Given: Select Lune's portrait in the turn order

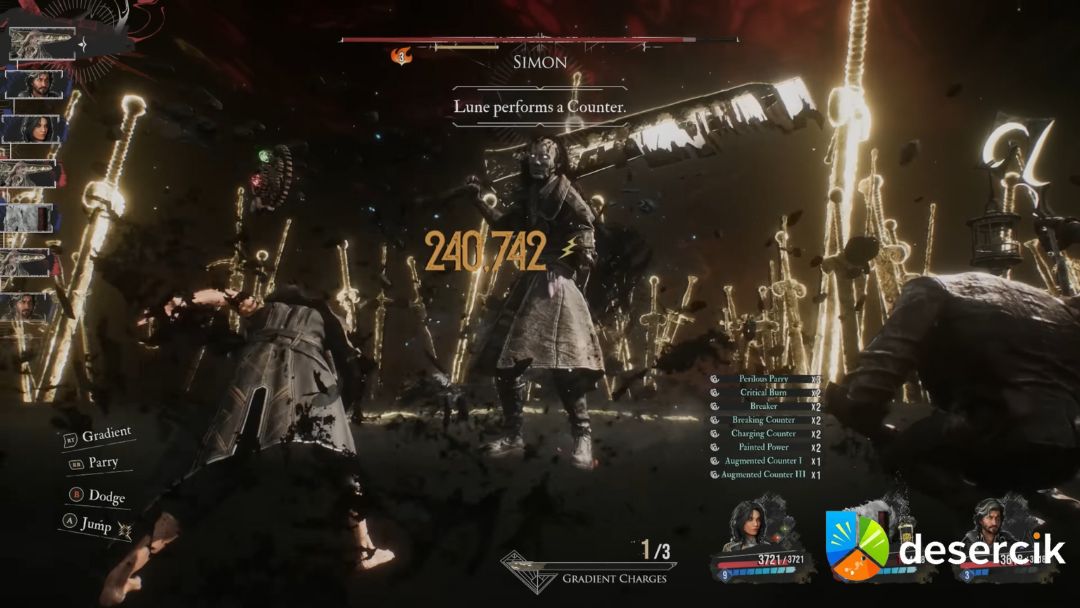Looking at the screenshot, I should pos(35,129).
